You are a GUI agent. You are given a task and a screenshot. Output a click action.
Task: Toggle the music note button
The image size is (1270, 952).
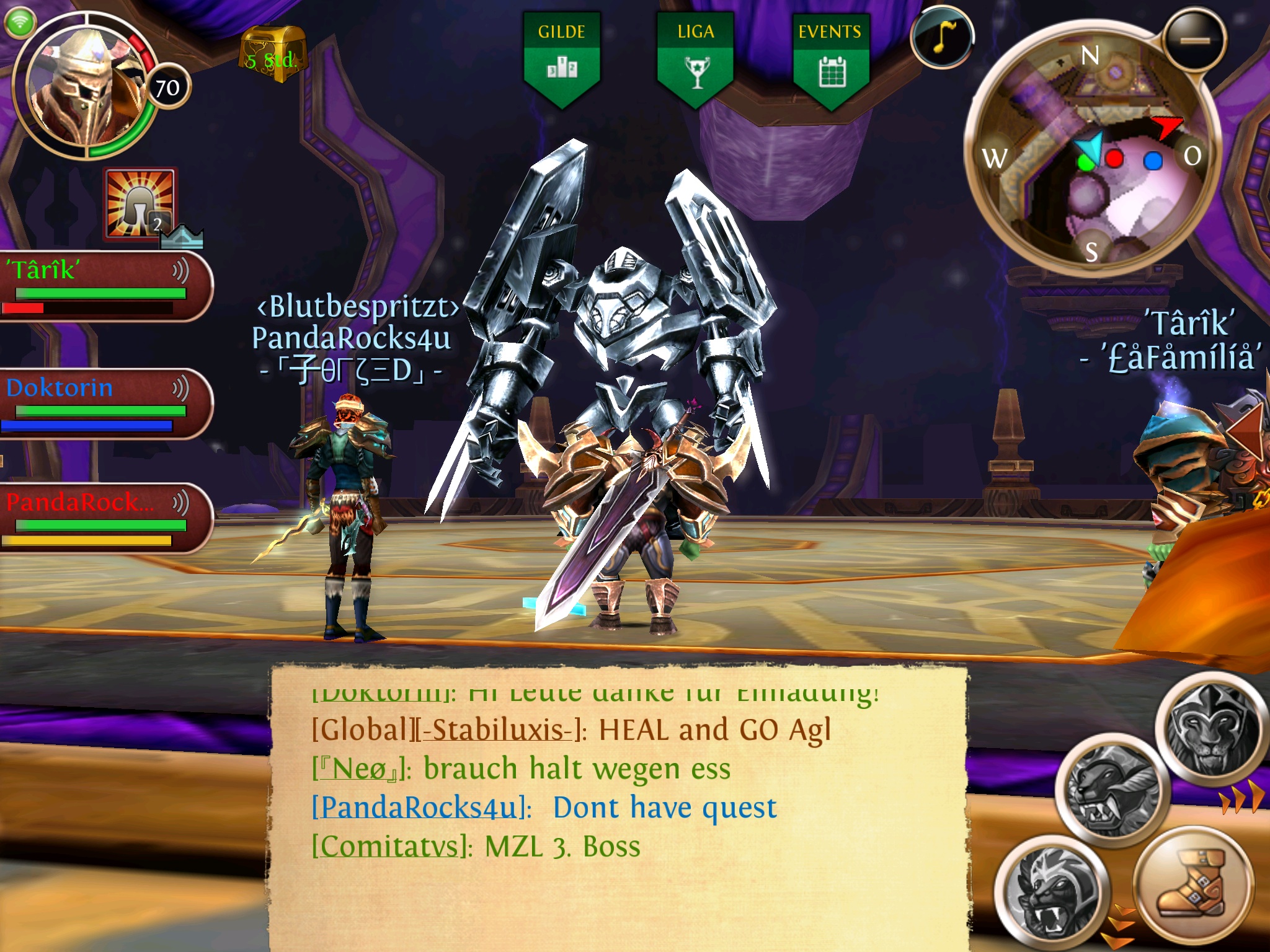(941, 38)
